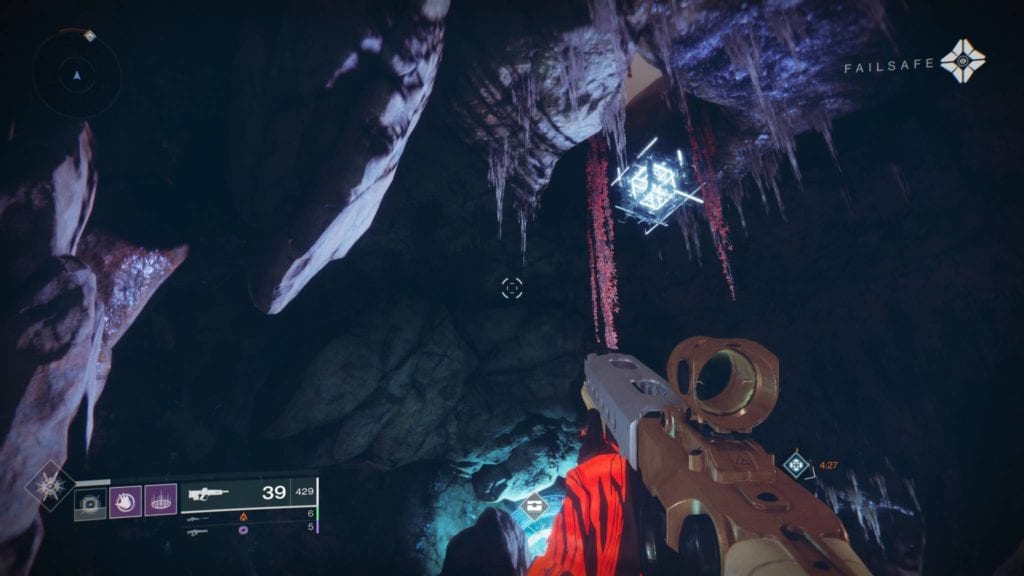Click the treasure chest waypoint marker
Image resolution: width=1024 pixels, height=576 pixels.
(x=535, y=505)
